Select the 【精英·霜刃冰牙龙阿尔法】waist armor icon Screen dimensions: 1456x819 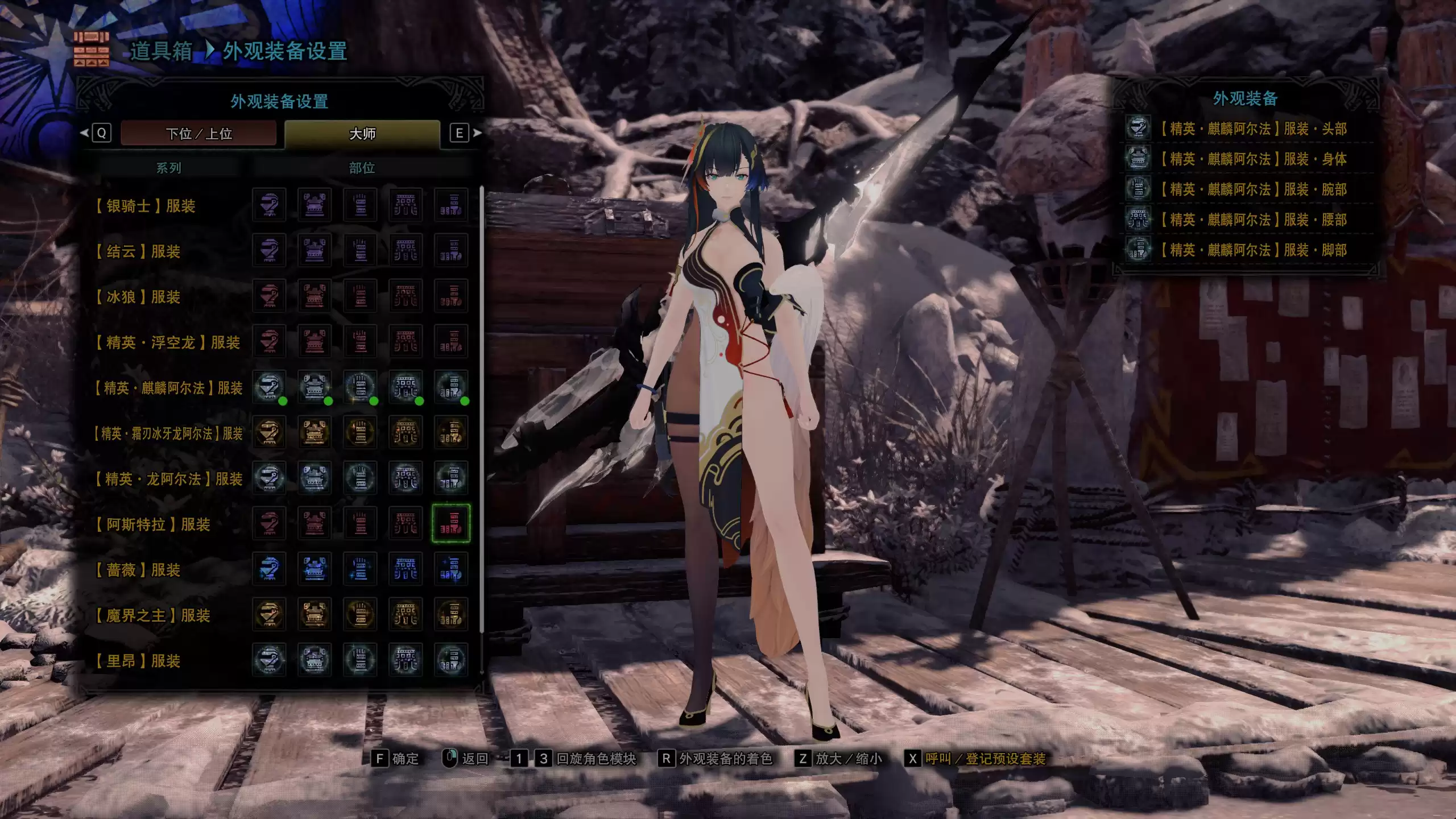(407, 433)
